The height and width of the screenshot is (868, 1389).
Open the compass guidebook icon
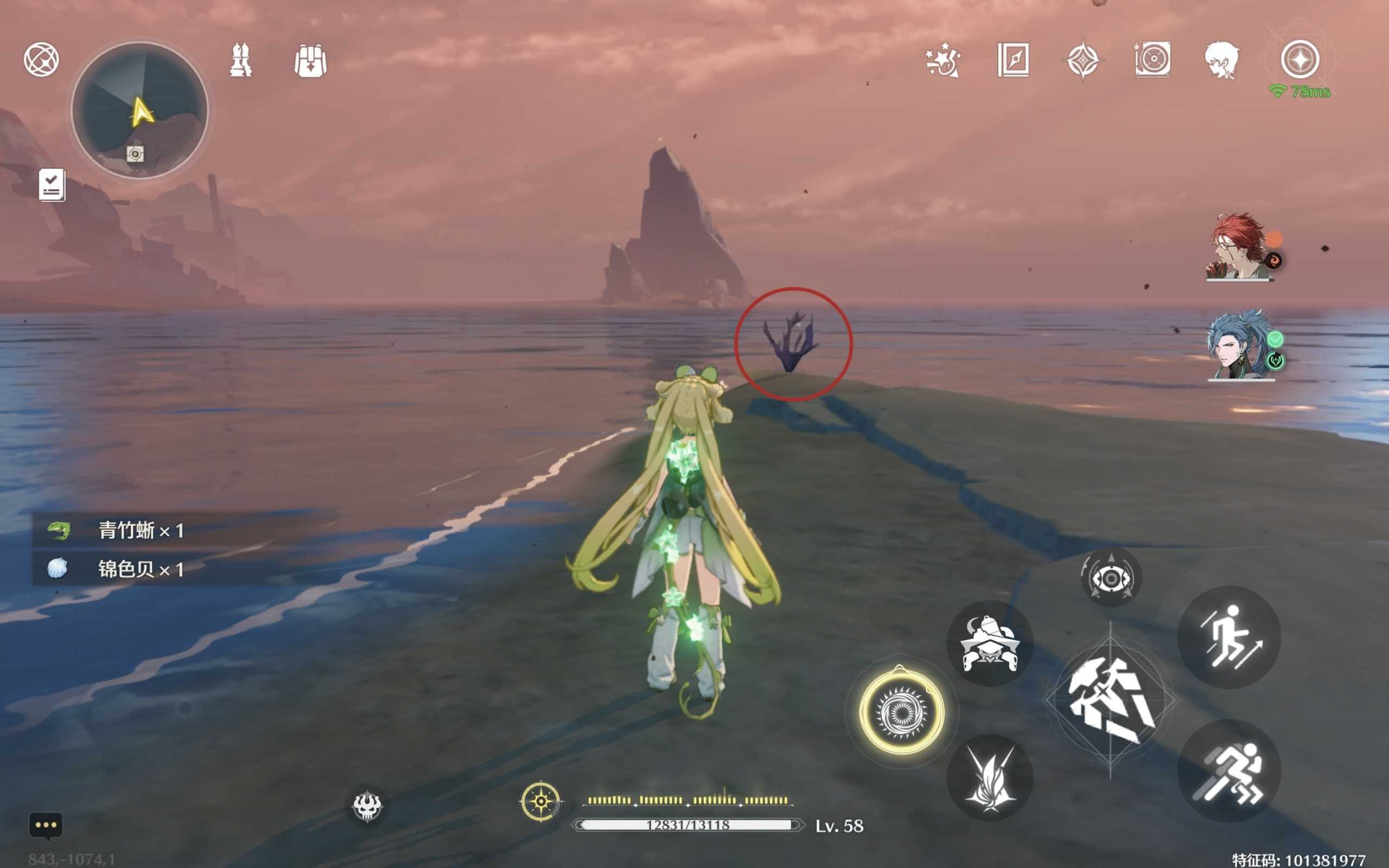point(1013,60)
